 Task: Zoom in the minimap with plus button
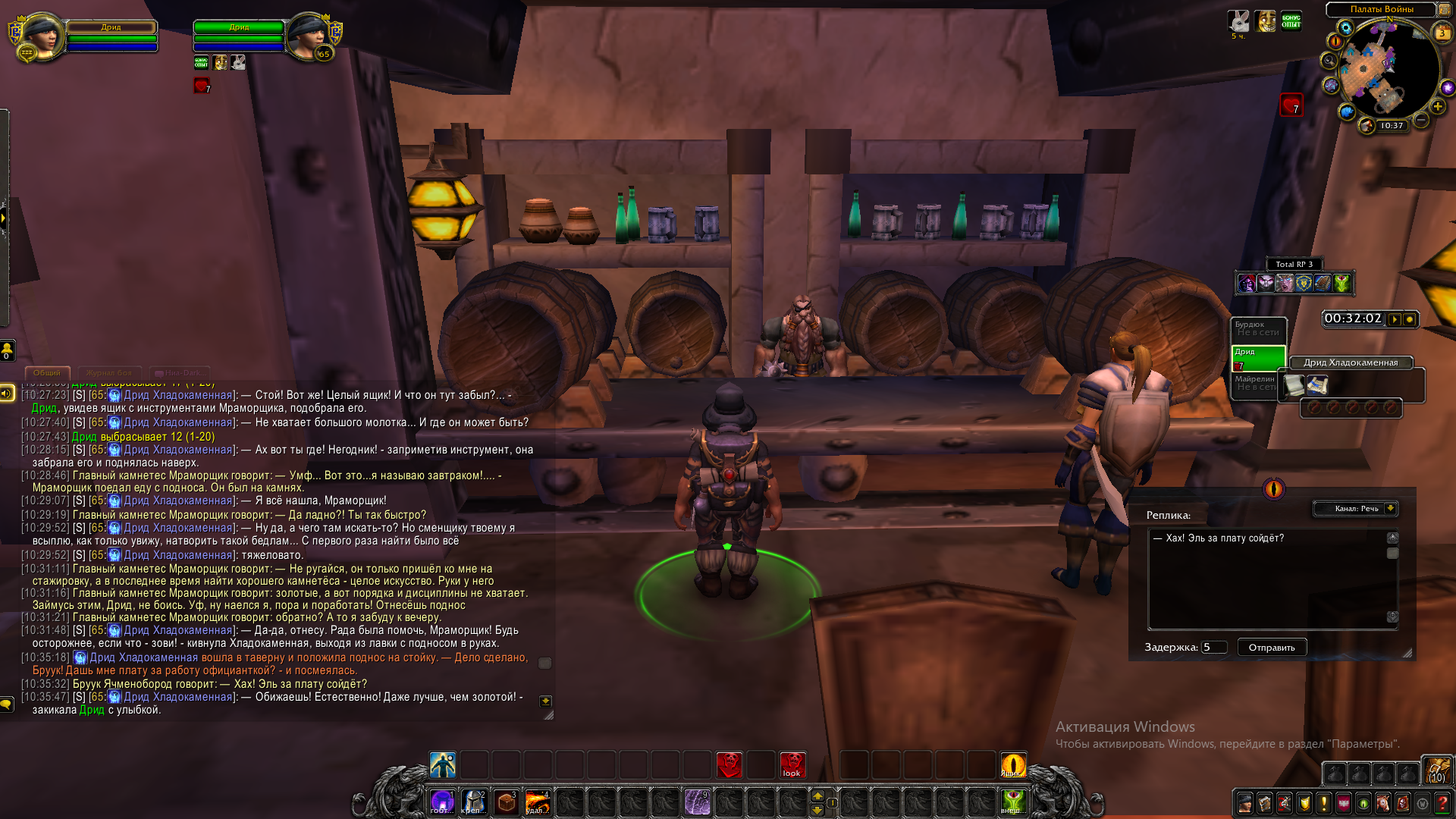[1437, 107]
